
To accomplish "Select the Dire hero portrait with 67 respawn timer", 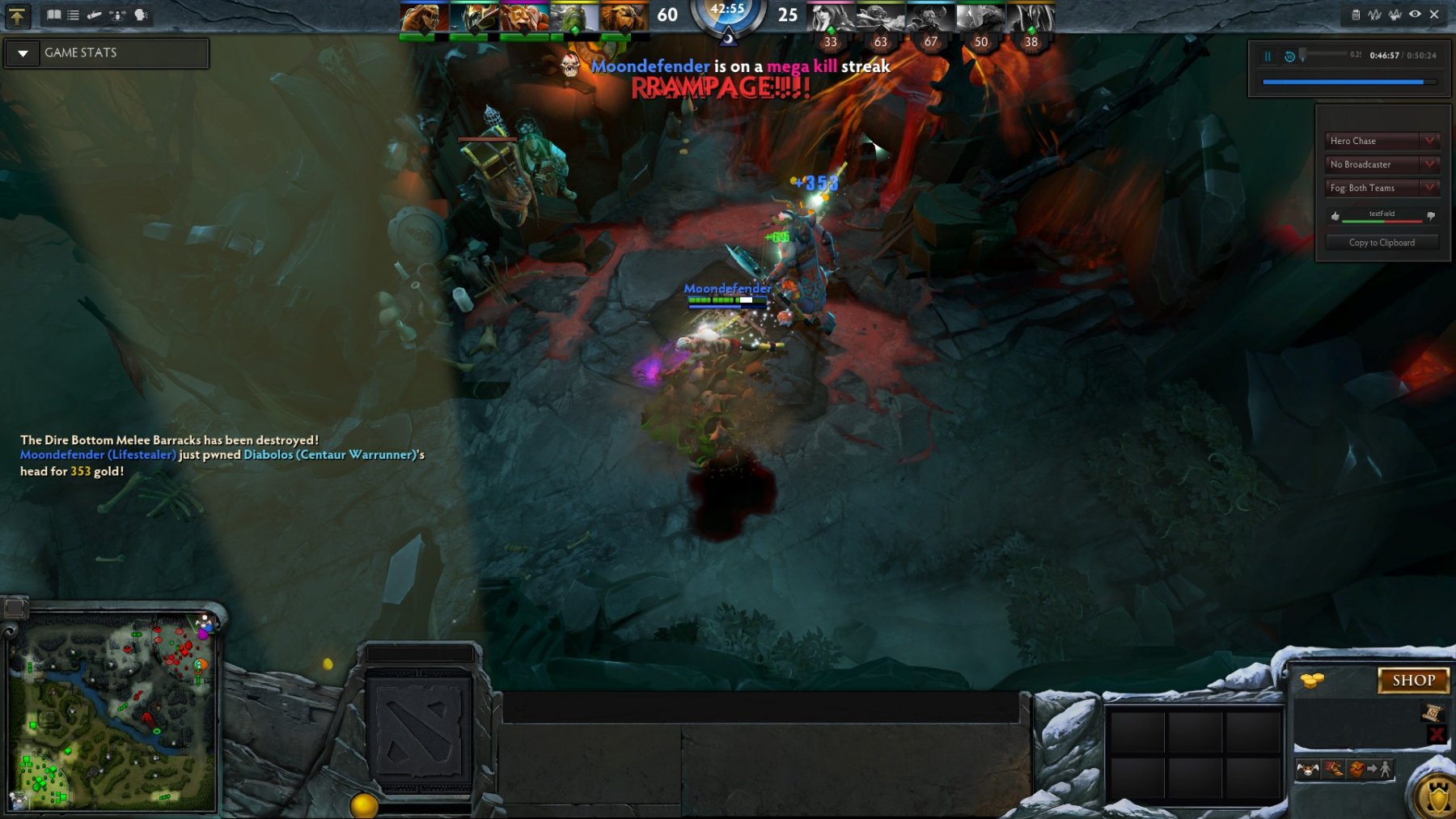I will pyautogui.click(x=930, y=18).
